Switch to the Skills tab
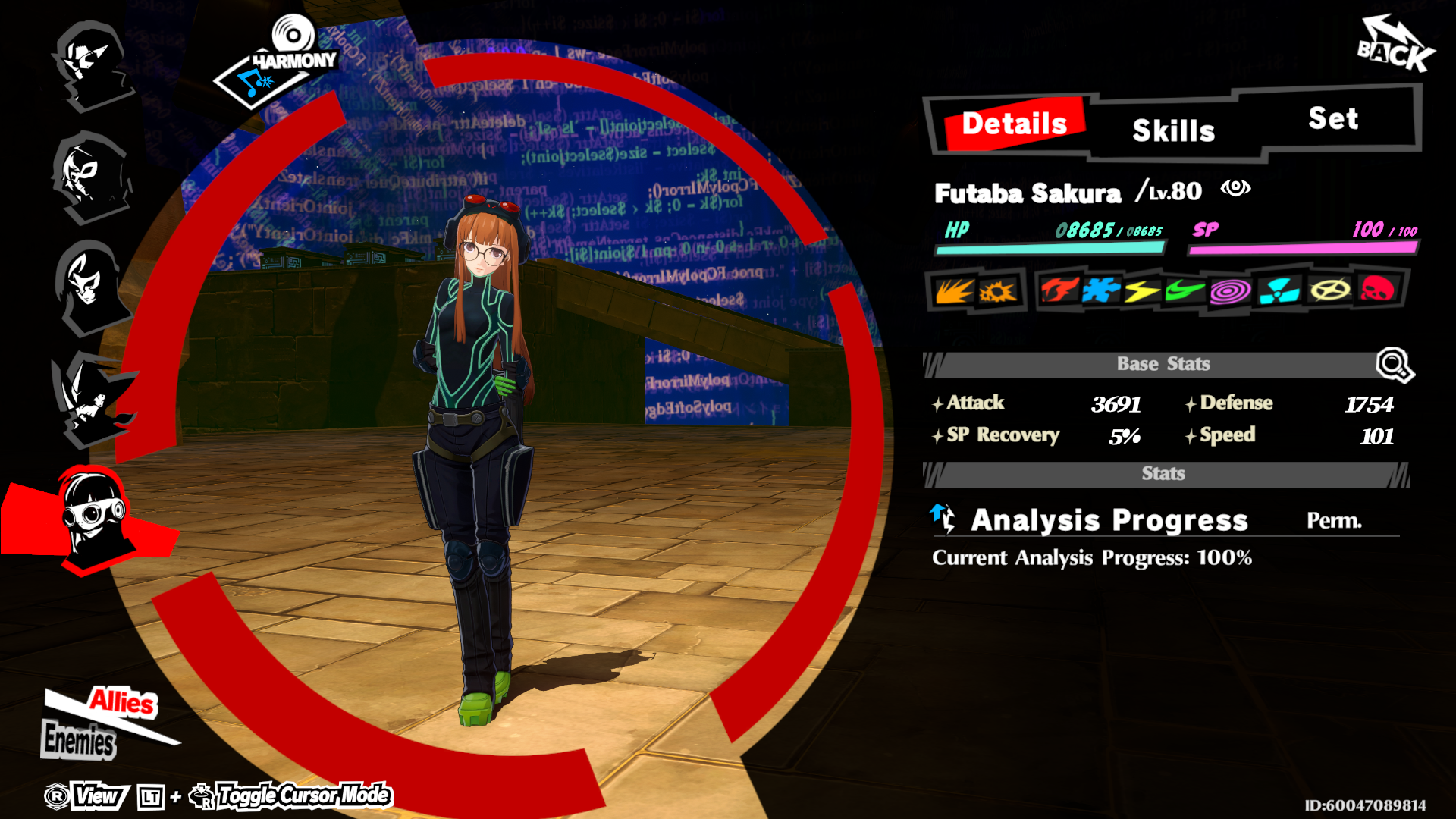The height and width of the screenshot is (819, 1456). (x=1173, y=130)
